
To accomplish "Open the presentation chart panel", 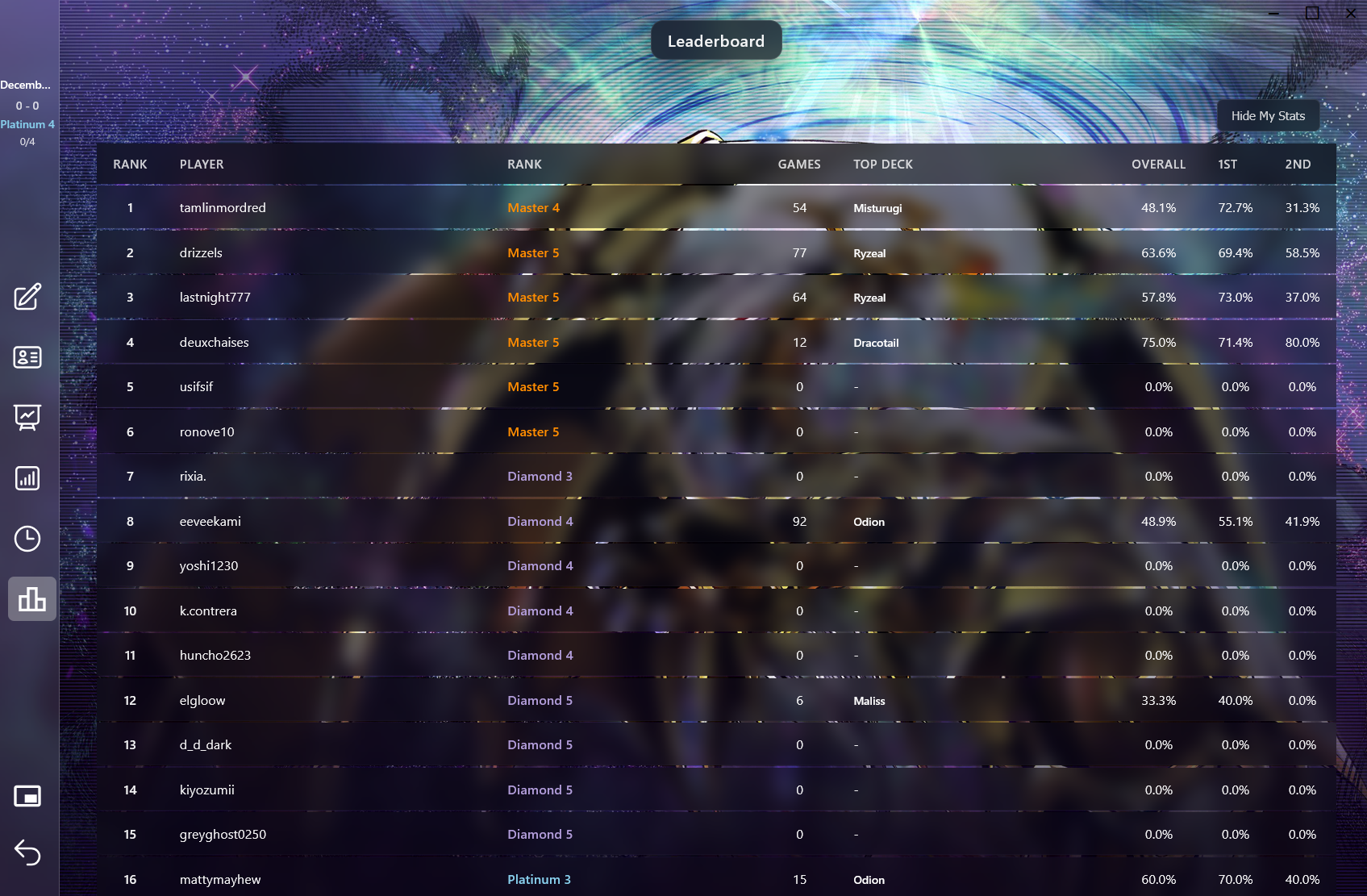I will pos(27,417).
